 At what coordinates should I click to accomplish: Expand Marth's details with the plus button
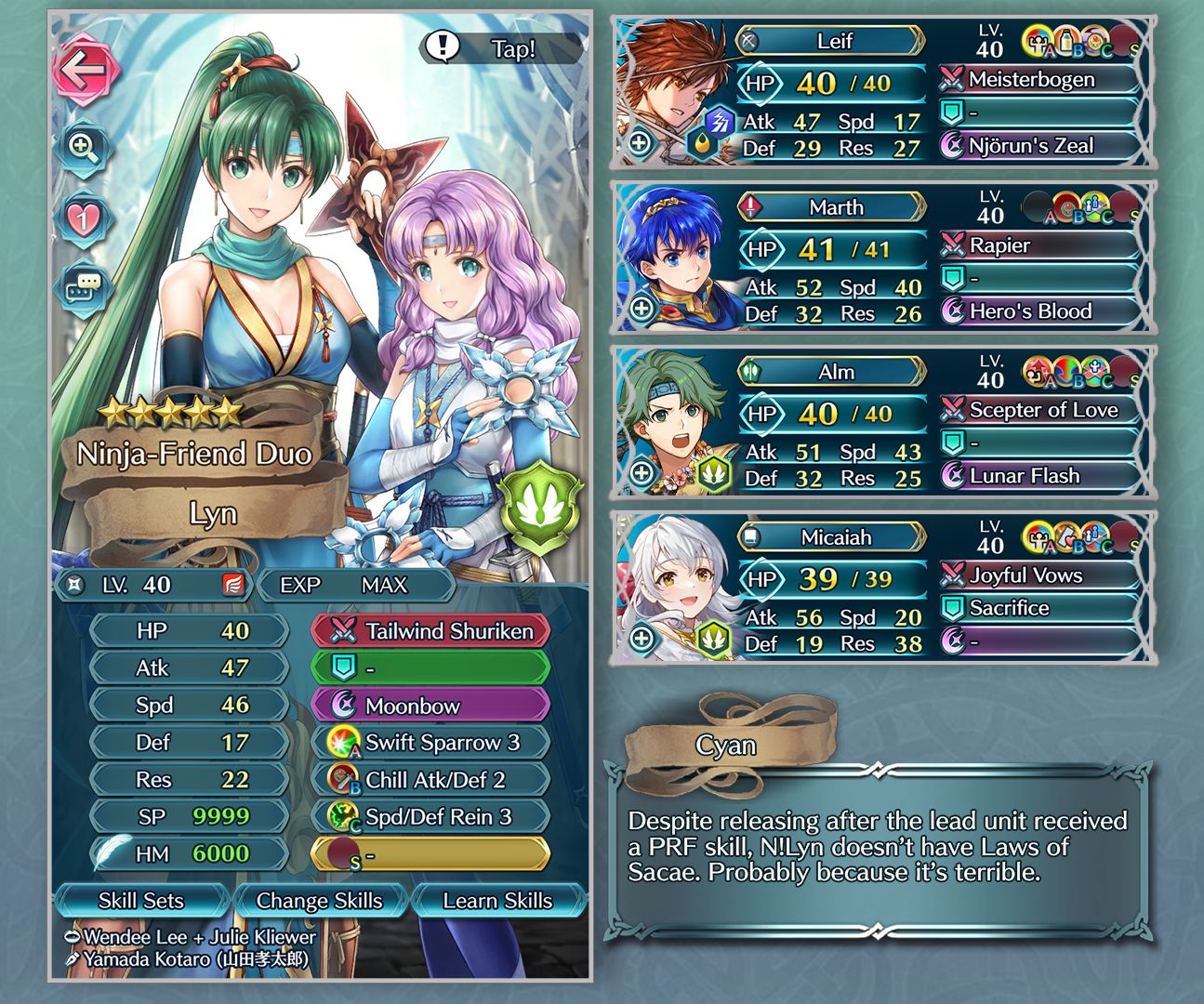click(x=641, y=307)
